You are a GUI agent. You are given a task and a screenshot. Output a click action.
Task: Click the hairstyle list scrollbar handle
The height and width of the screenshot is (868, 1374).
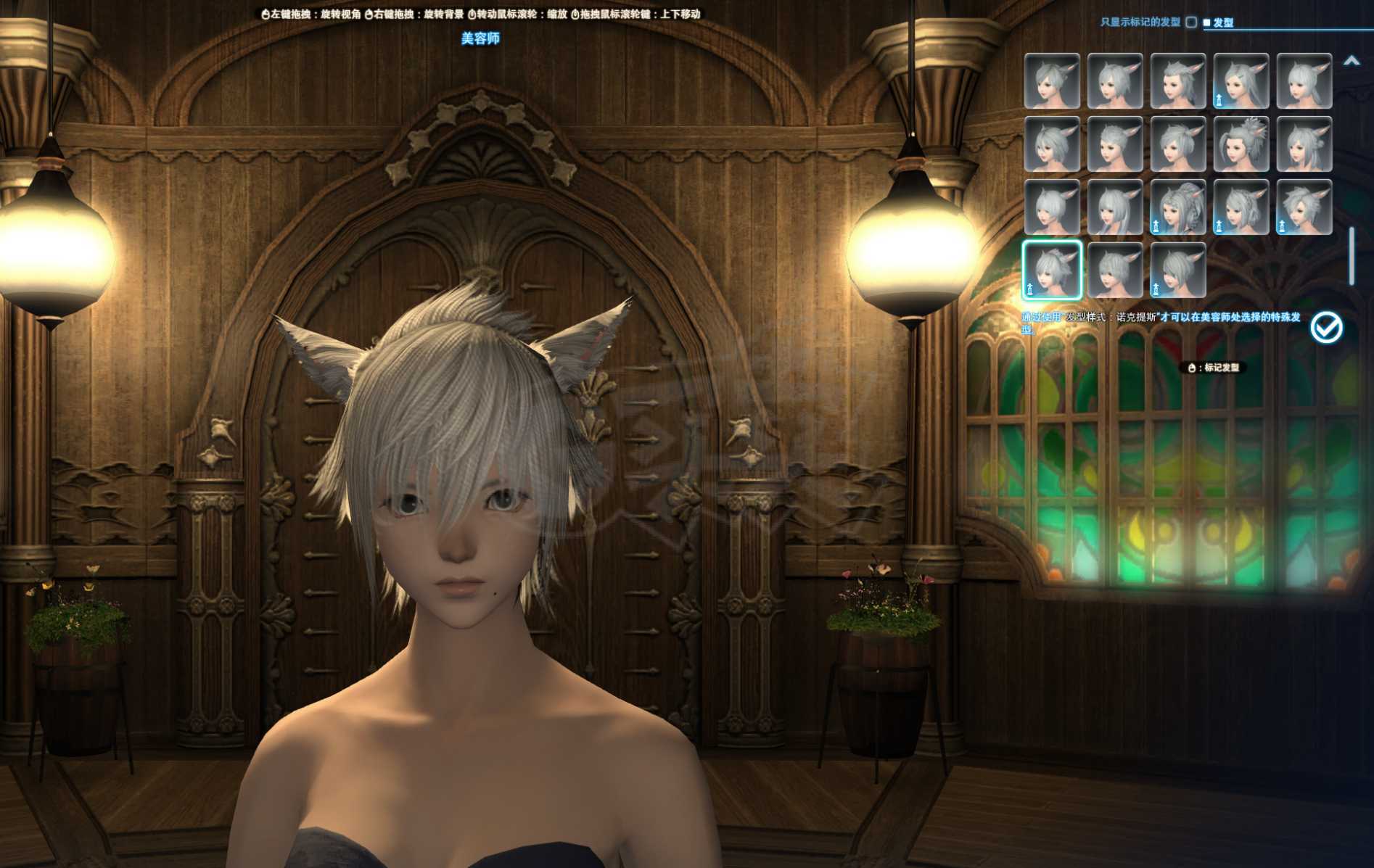(1352, 255)
